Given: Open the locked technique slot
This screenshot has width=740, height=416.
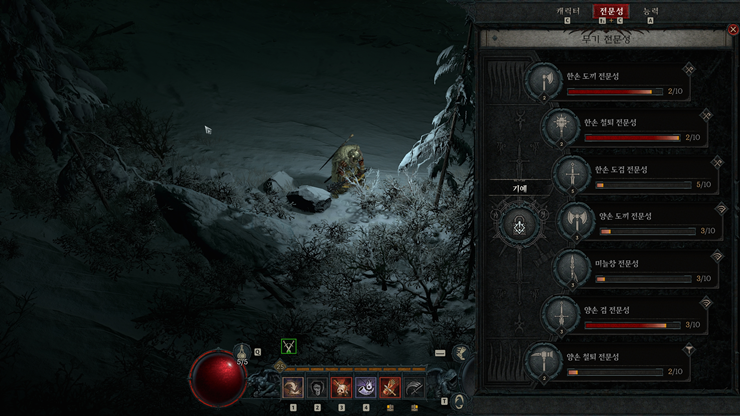Looking at the screenshot, I should (x=519, y=226).
